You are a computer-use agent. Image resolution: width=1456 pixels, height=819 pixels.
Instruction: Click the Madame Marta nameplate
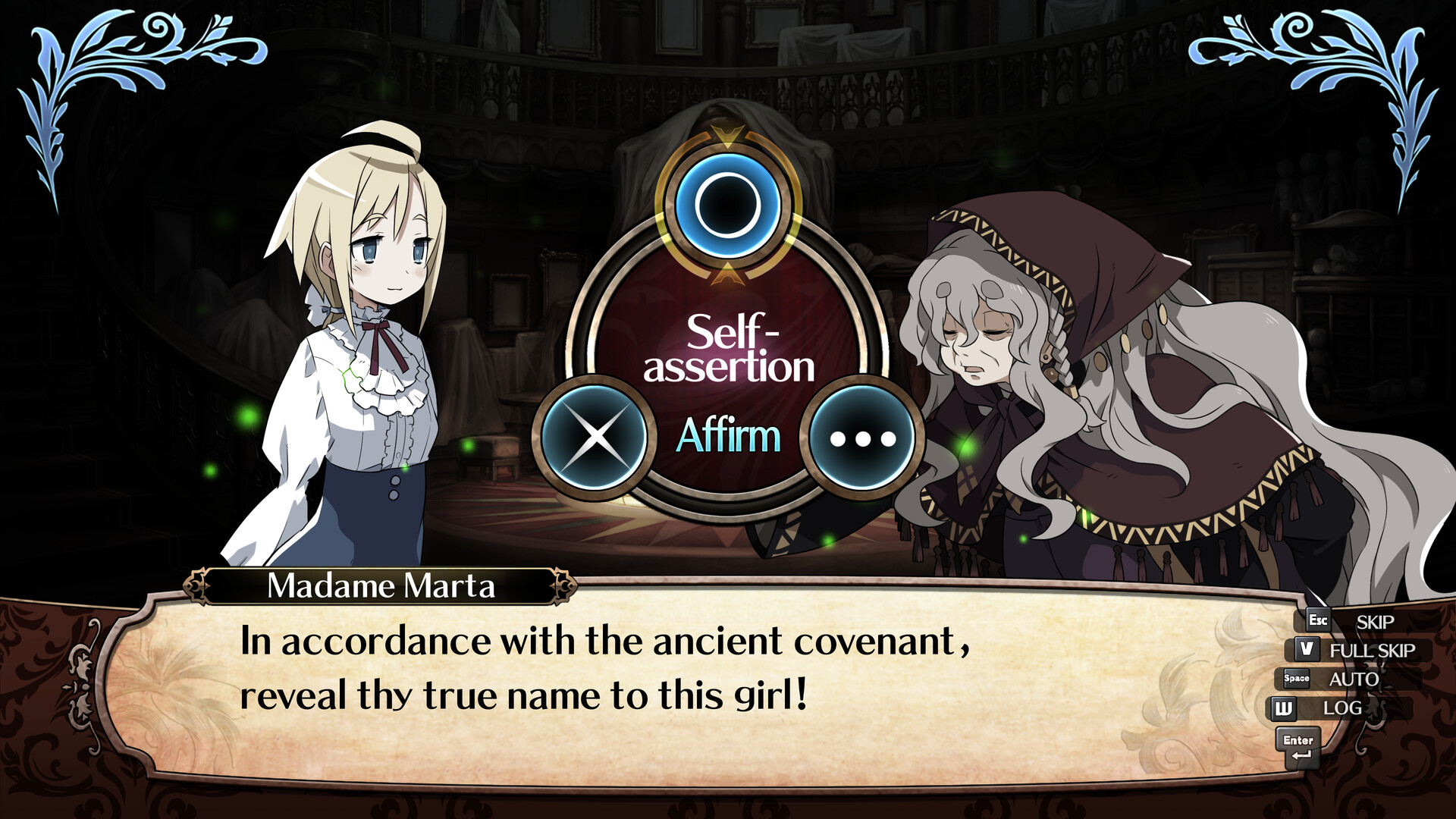pos(381,585)
